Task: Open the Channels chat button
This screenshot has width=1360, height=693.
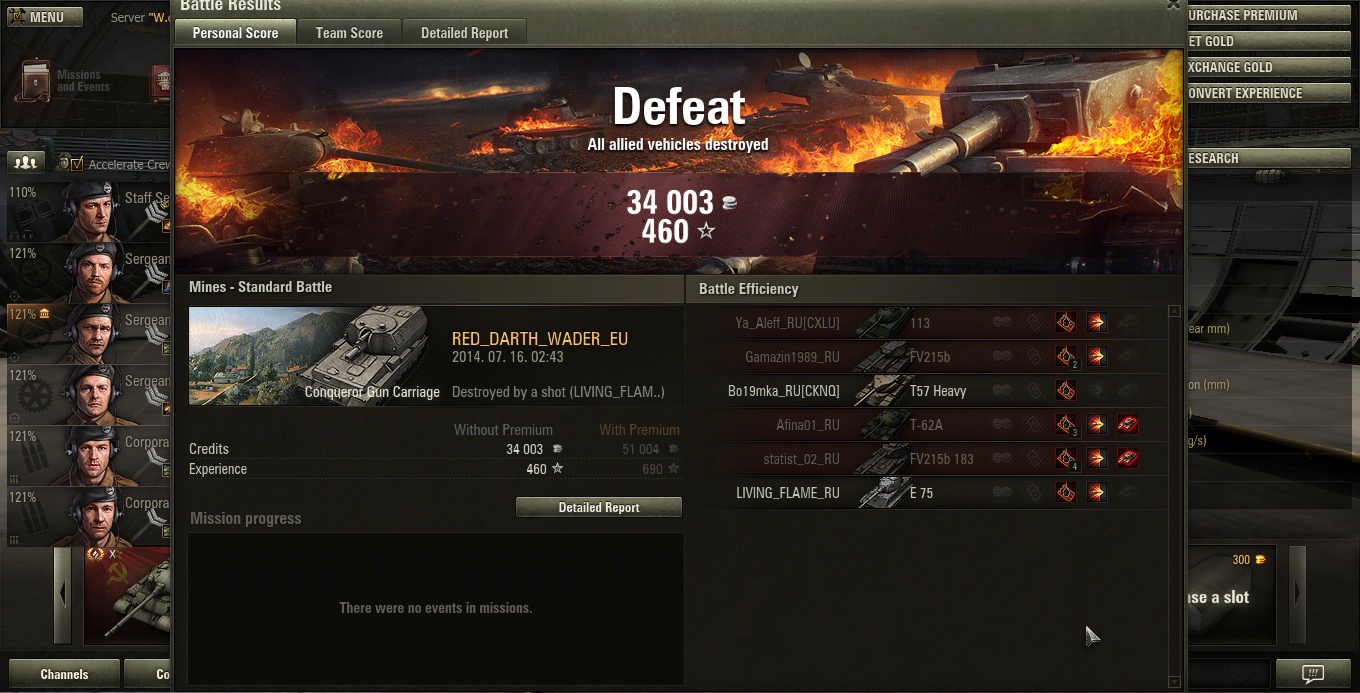Action: 64,674
